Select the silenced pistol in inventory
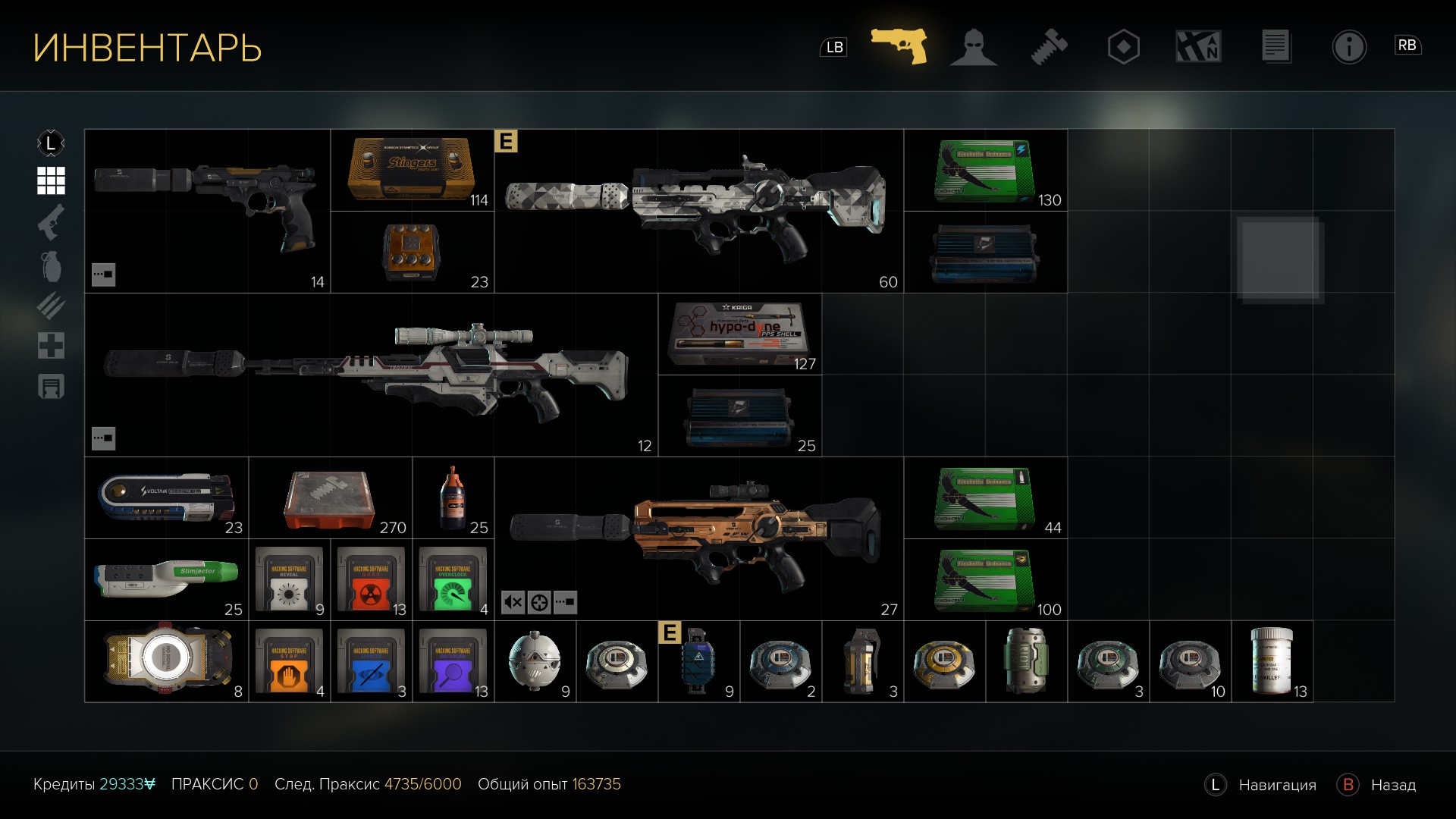Screen dimensions: 1456x819 coord(207,211)
